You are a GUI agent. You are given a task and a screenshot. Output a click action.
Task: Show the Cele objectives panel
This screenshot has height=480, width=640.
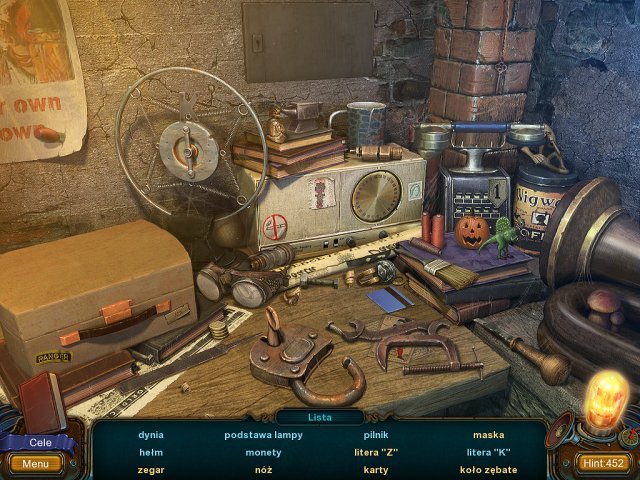click(40, 443)
